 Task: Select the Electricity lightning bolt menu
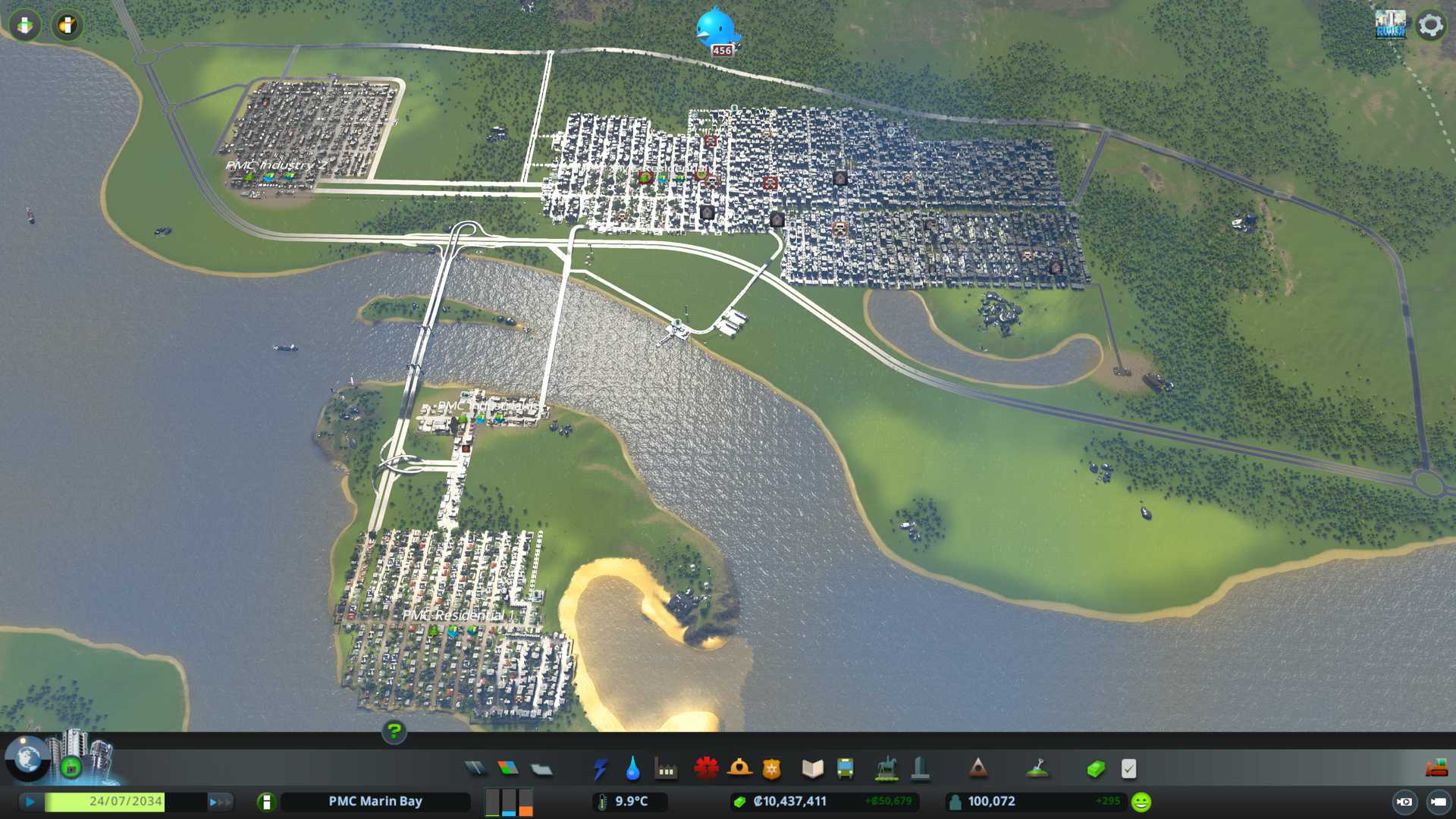(x=600, y=769)
